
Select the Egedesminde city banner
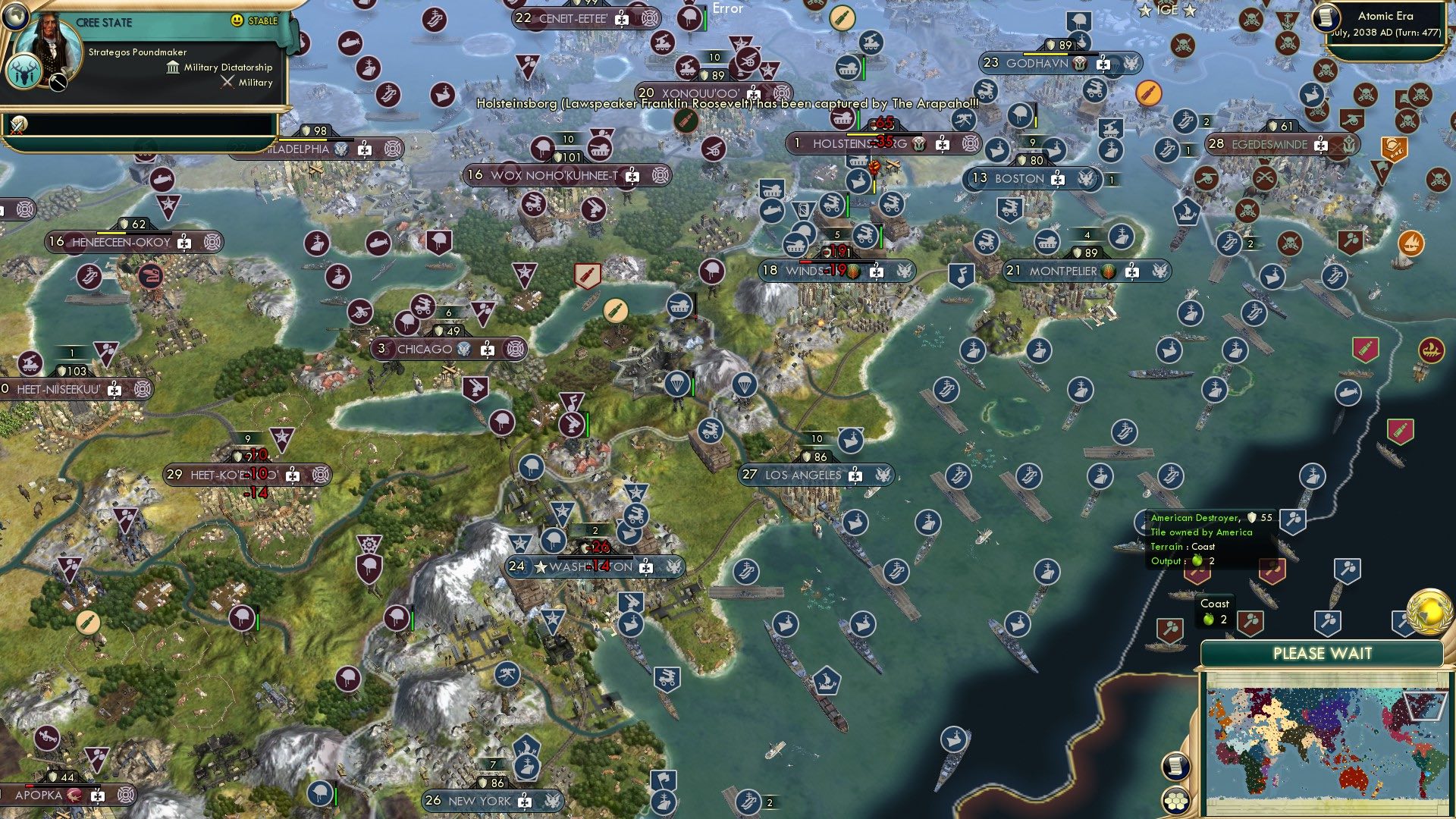click(1269, 144)
